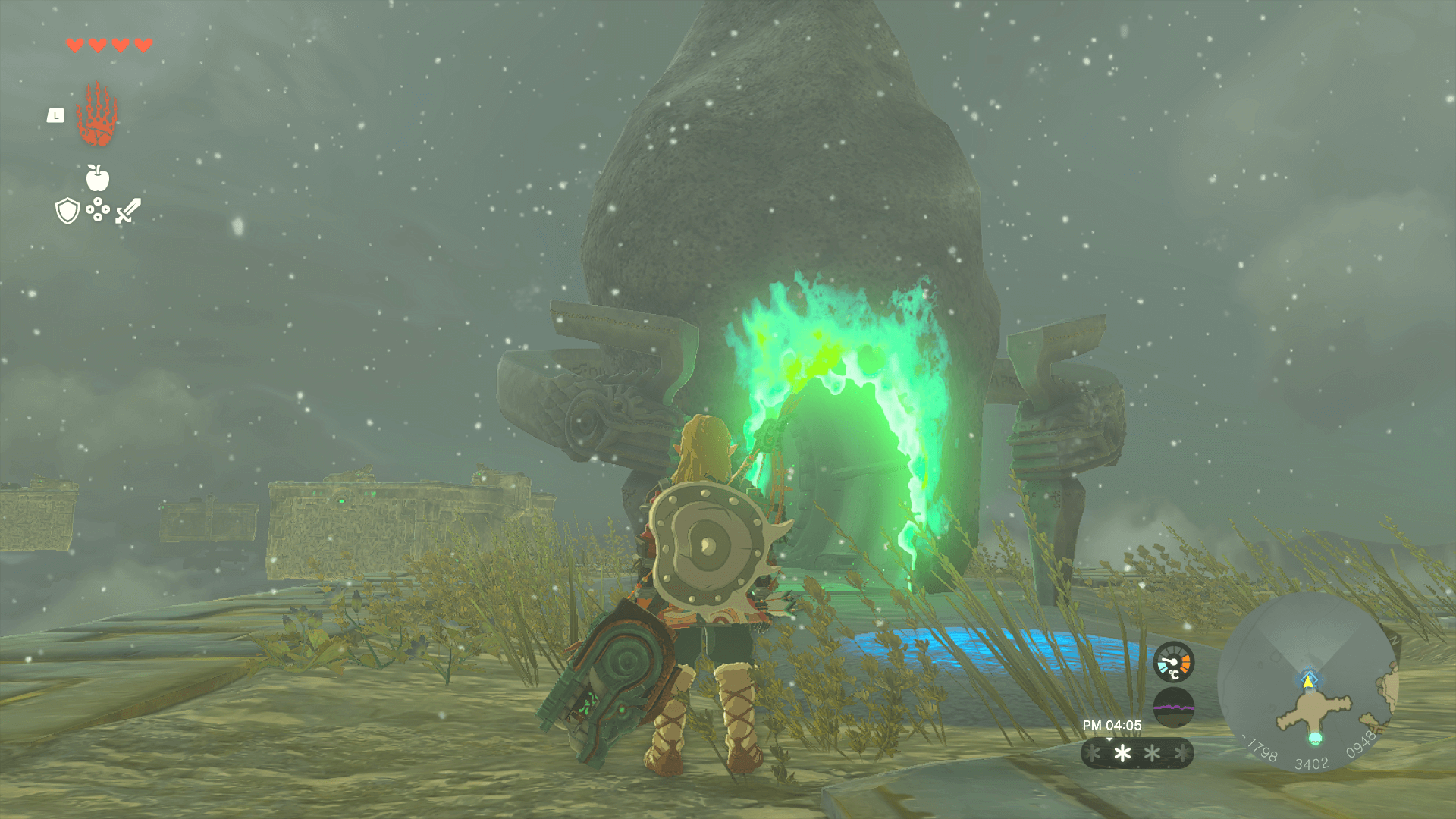Choose the shield quick-select icon
1456x819 pixels.
(x=67, y=211)
